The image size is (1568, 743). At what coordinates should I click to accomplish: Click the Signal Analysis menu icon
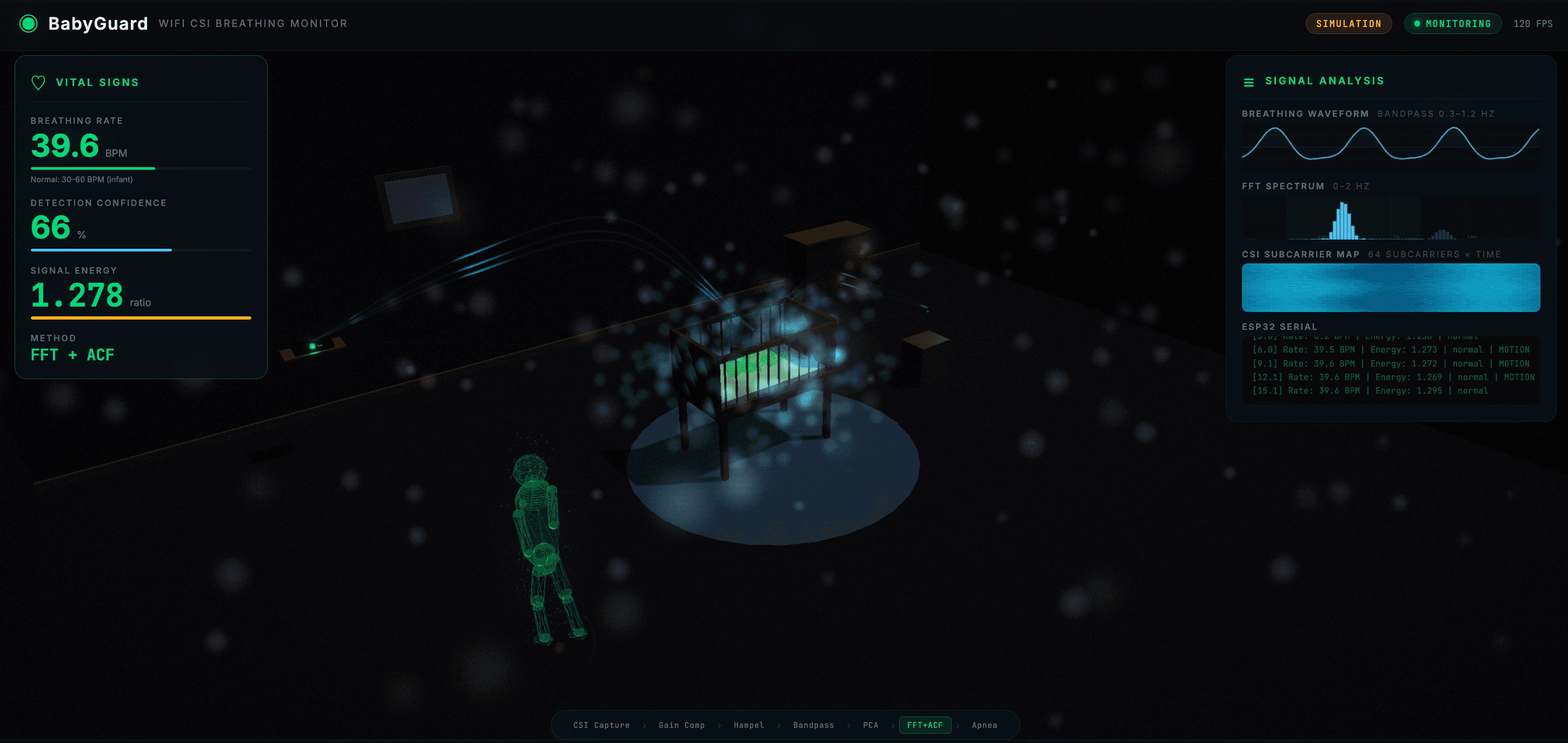click(1248, 82)
